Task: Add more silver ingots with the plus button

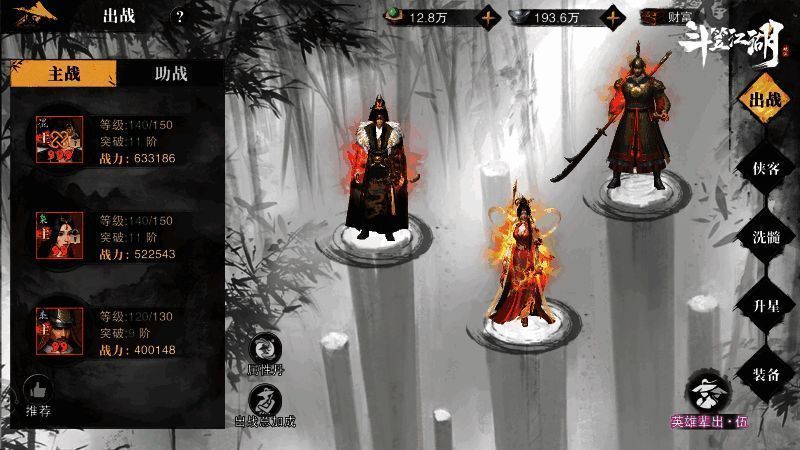Action: [x=611, y=17]
